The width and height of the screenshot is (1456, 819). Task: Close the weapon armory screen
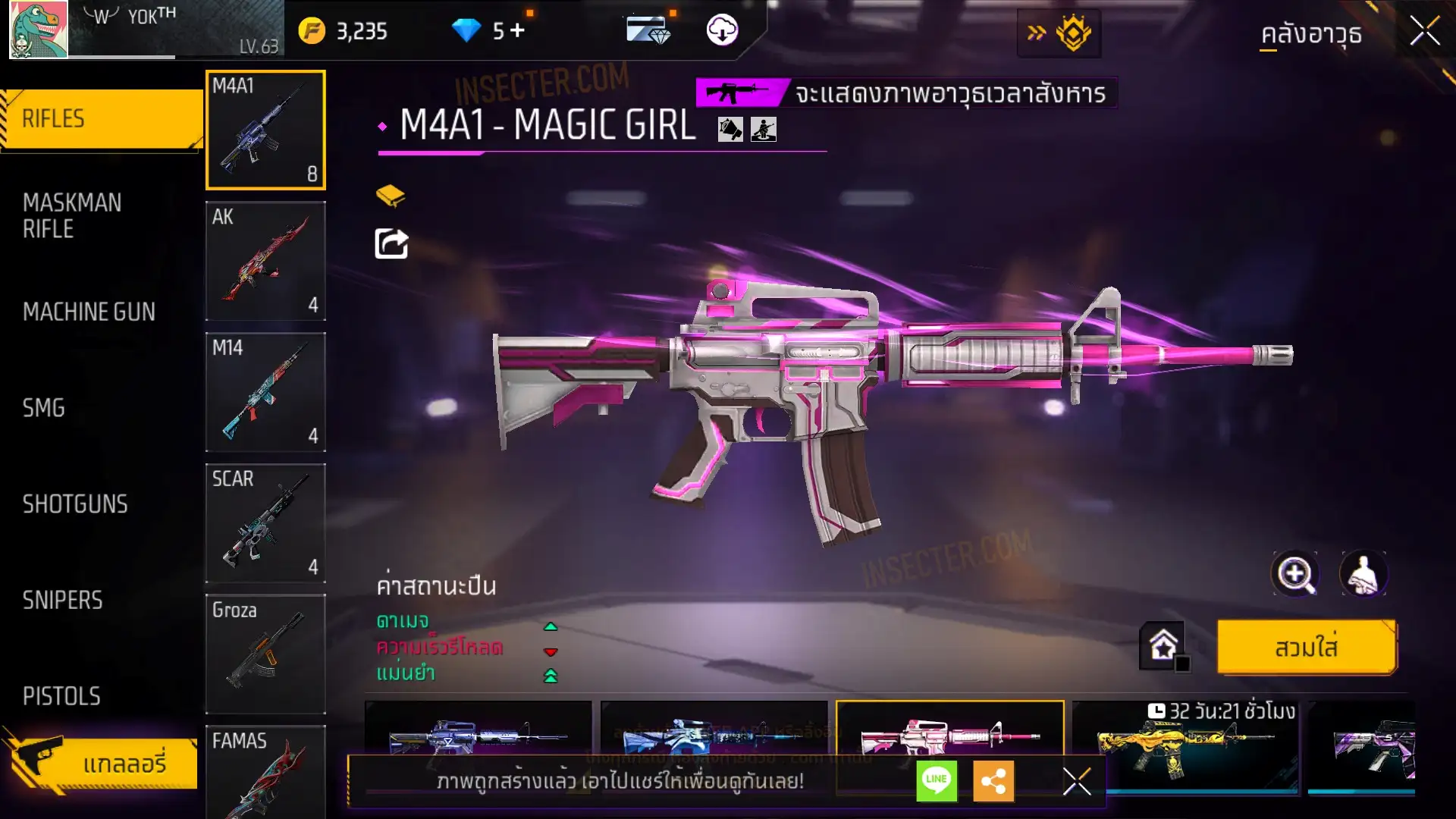coord(1425,32)
